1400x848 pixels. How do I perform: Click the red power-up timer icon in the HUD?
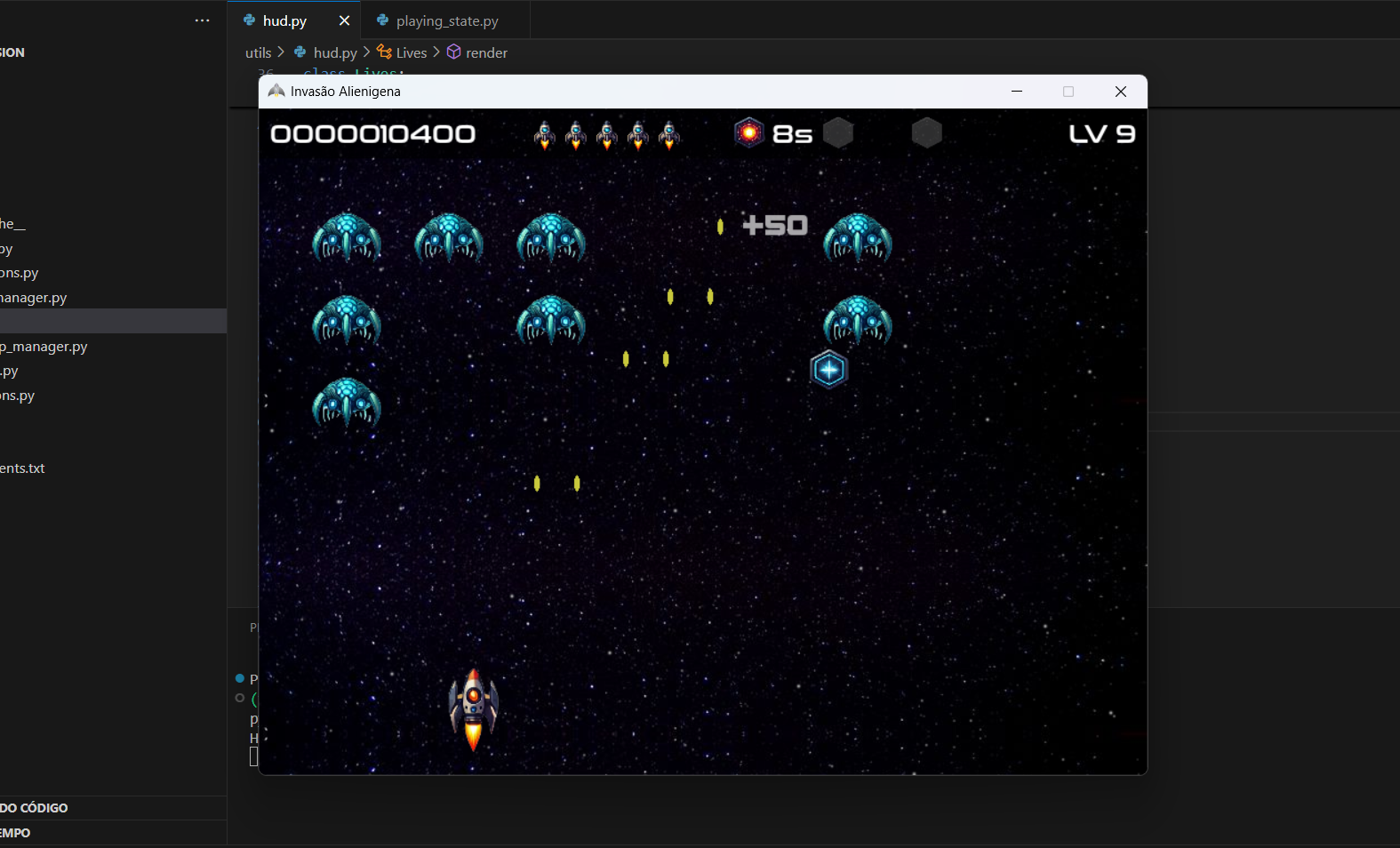[749, 132]
